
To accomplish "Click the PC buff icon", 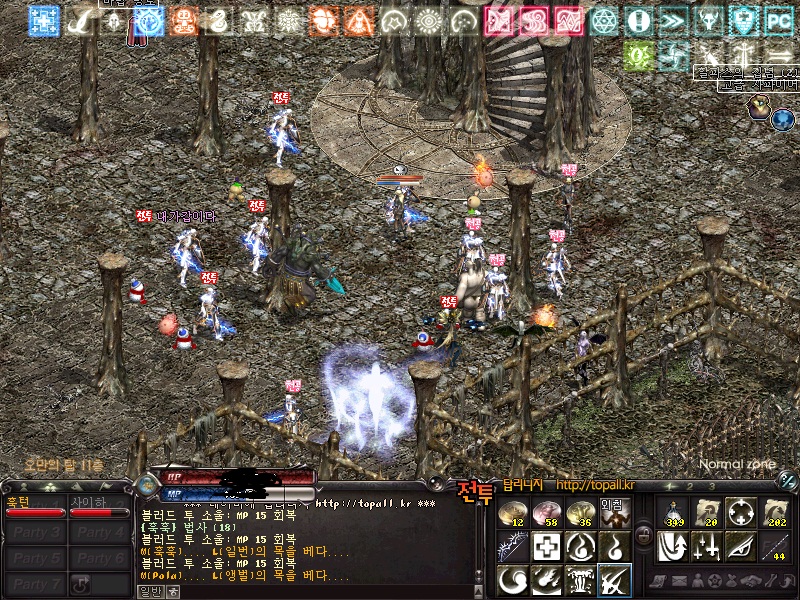I will pyautogui.click(x=778, y=20).
